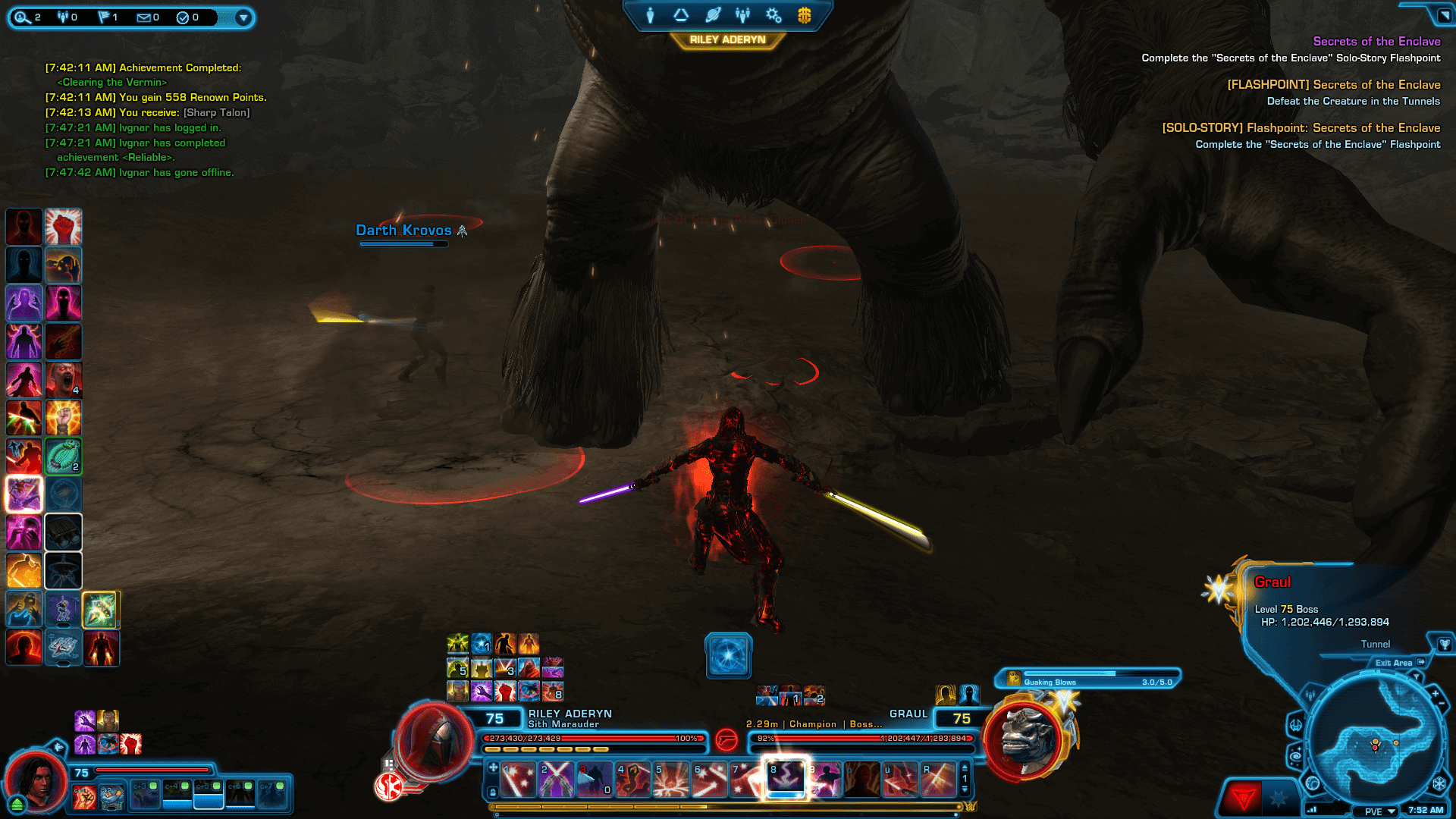1456x819 pixels.
Task: Toggle the blue star button beside the red emblem
Action: tap(1279, 798)
